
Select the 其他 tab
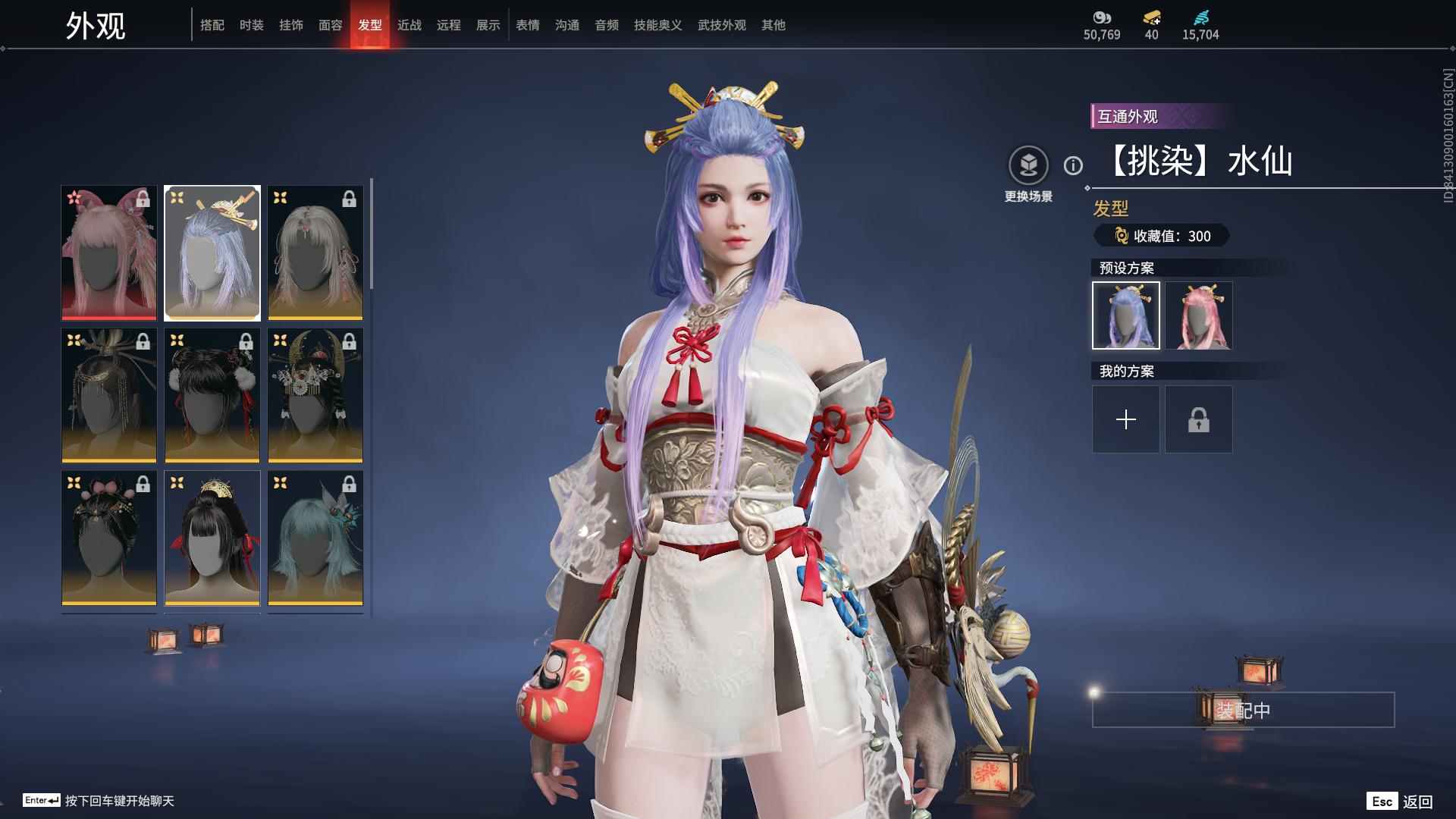(x=773, y=25)
